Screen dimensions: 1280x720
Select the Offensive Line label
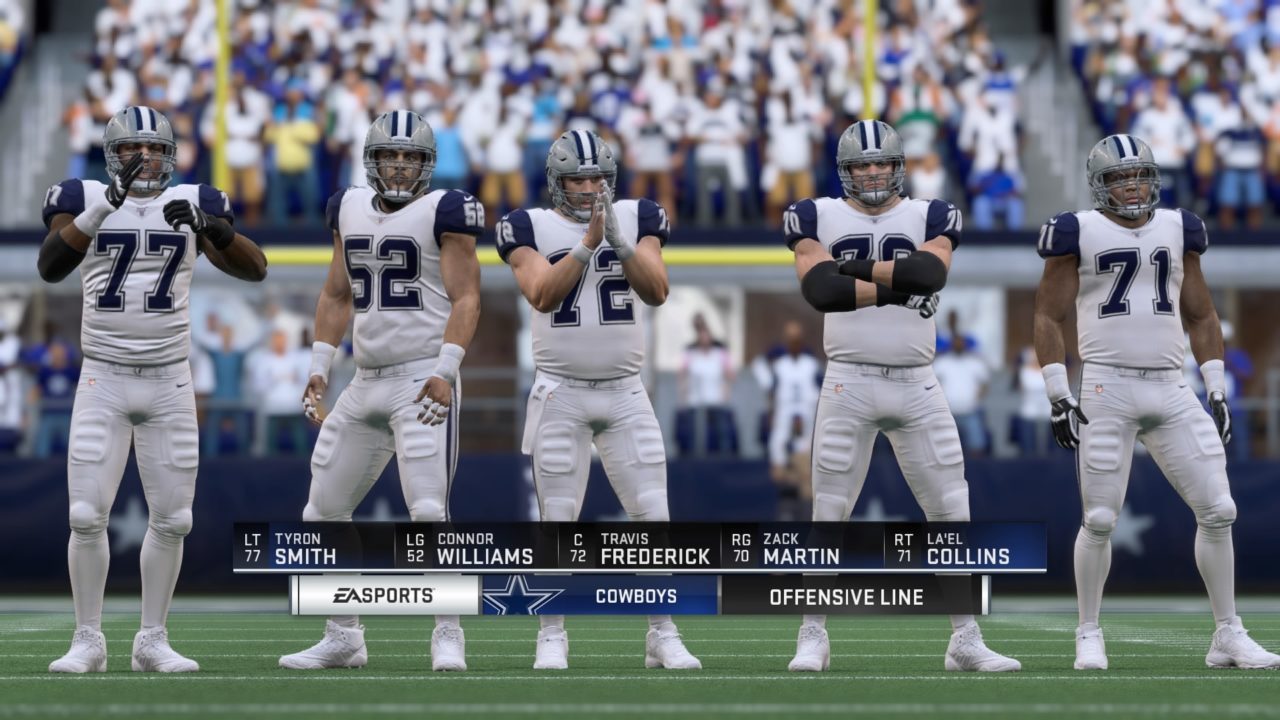pyautogui.click(x=848, y=596)
